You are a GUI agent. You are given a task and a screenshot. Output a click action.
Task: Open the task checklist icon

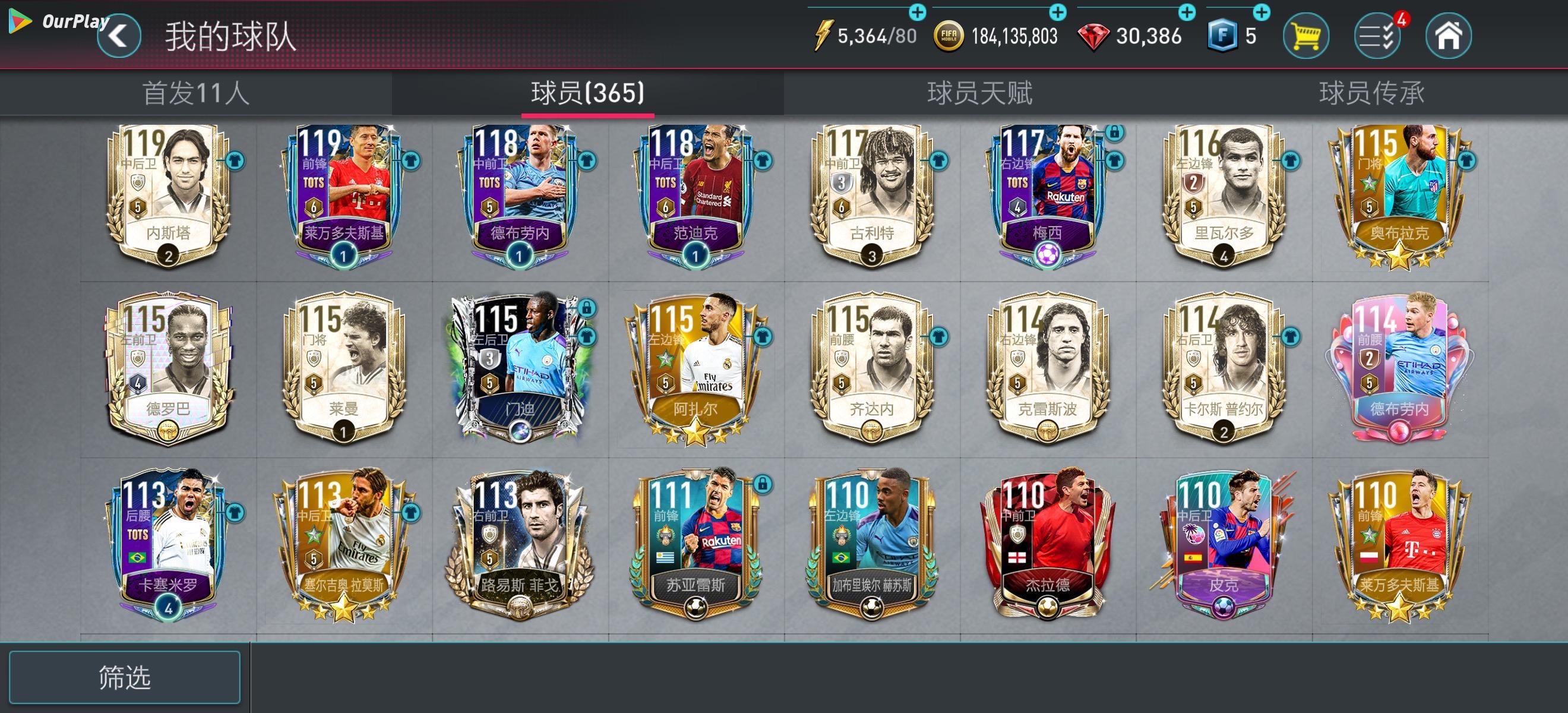coord(1377,36)
